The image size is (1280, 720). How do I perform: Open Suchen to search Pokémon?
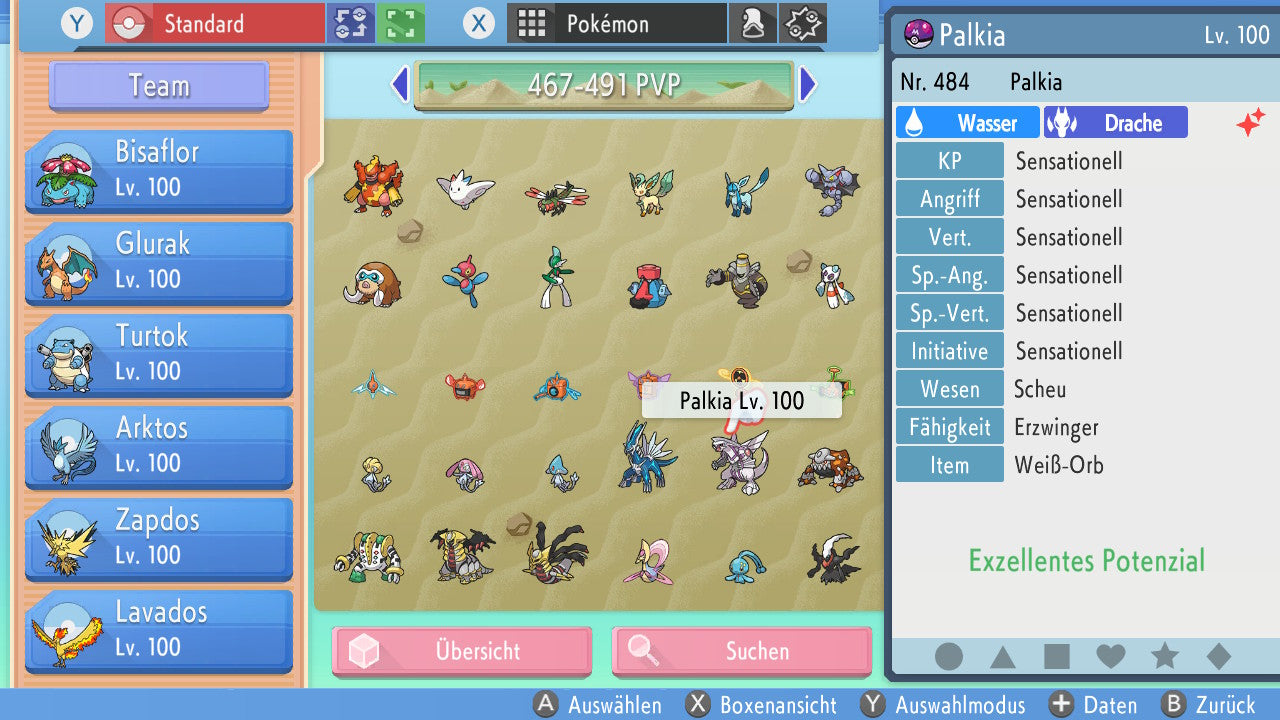tap(742, 651)
